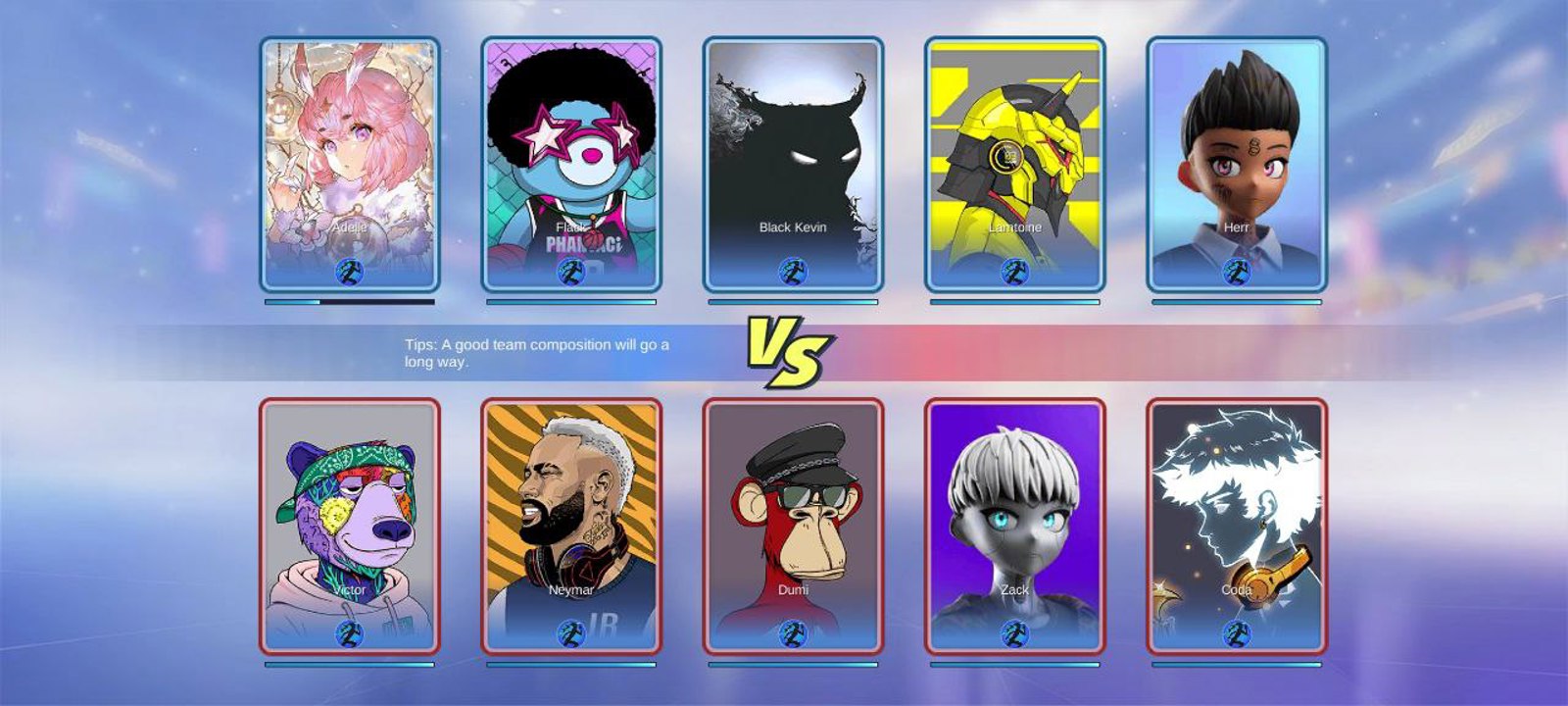This screenshot has height=706, width=1568.
Task: Choose the Flack afro character card
Action: (x=571, y=165)
